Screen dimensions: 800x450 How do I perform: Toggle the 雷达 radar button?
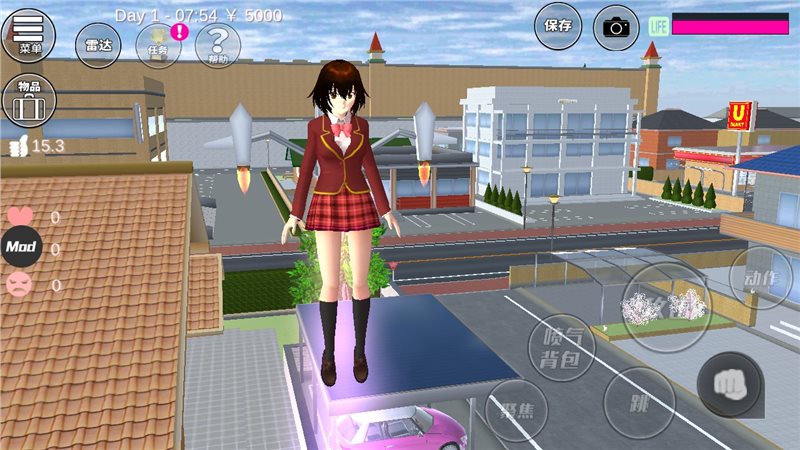point(98,45)
